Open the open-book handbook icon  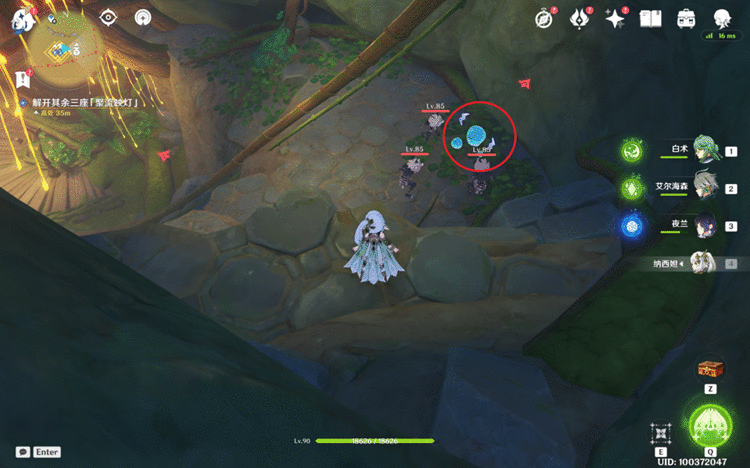[x=651, y=19]
